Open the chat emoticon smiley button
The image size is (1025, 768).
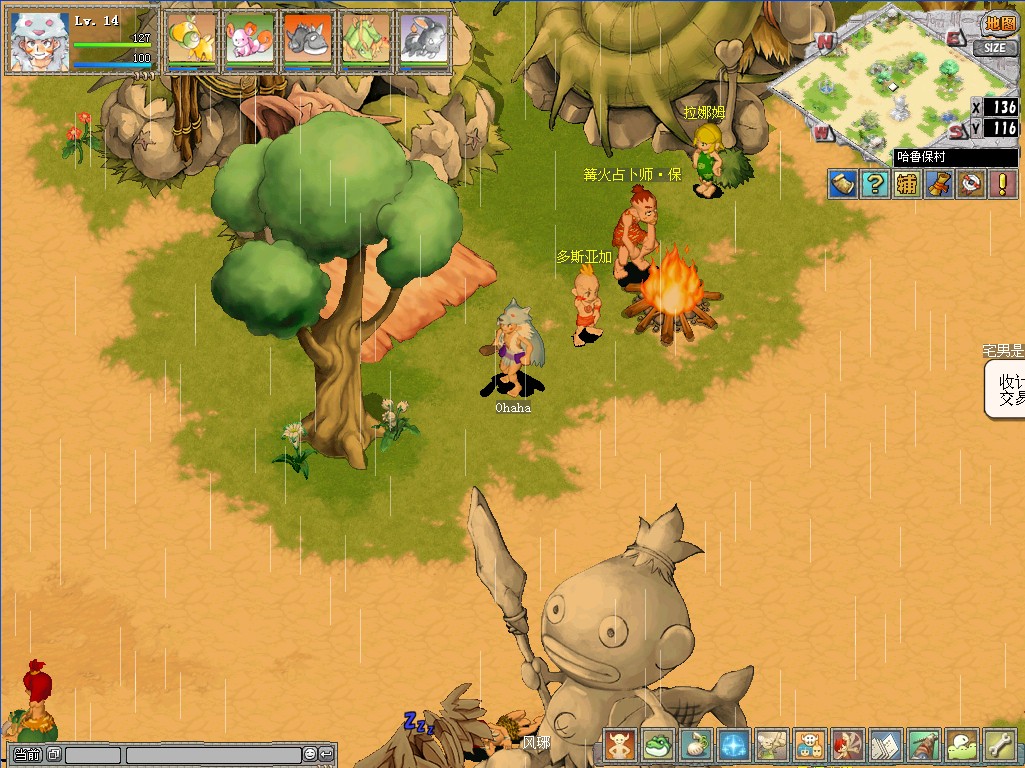click(310, 755)
